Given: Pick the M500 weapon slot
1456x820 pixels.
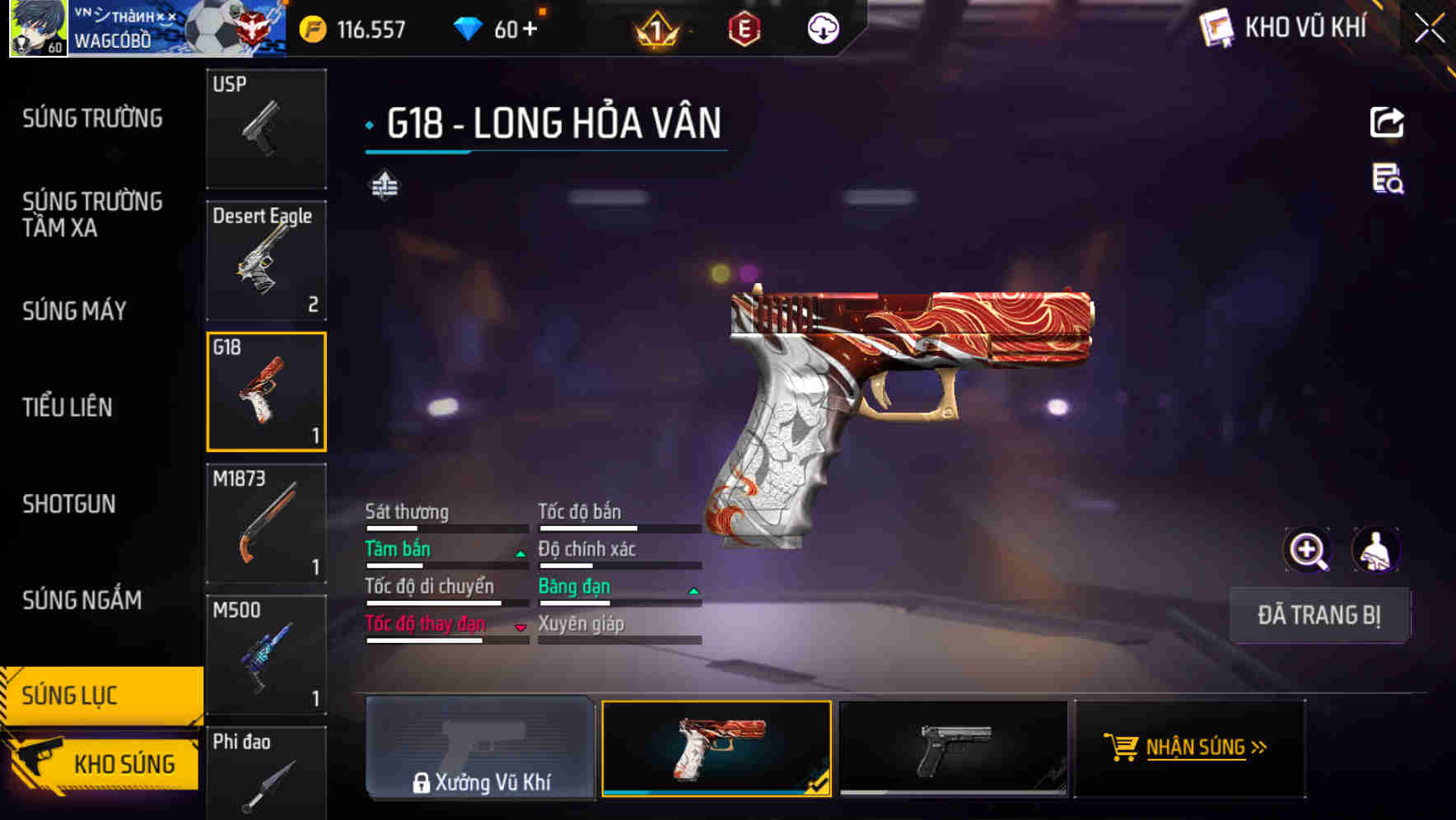Looking at the screenshot, I should [x=266, y=655].
